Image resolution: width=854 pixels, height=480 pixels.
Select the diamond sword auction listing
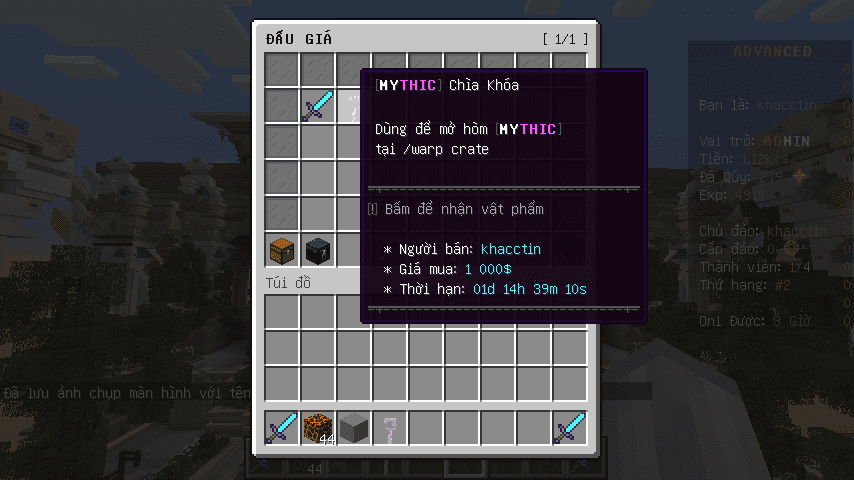(x=318, y=106)
